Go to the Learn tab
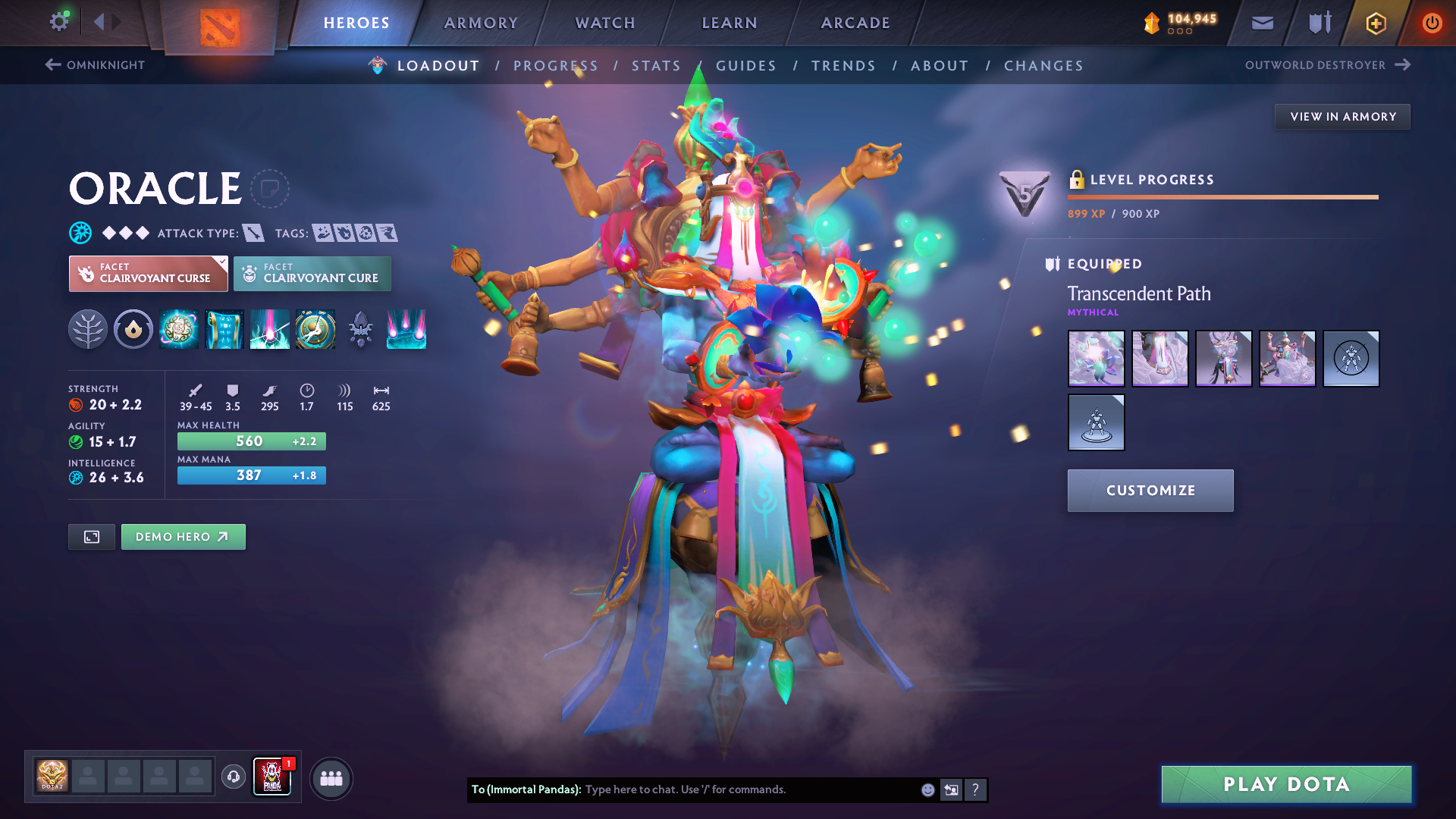 (x=730, y=23)
